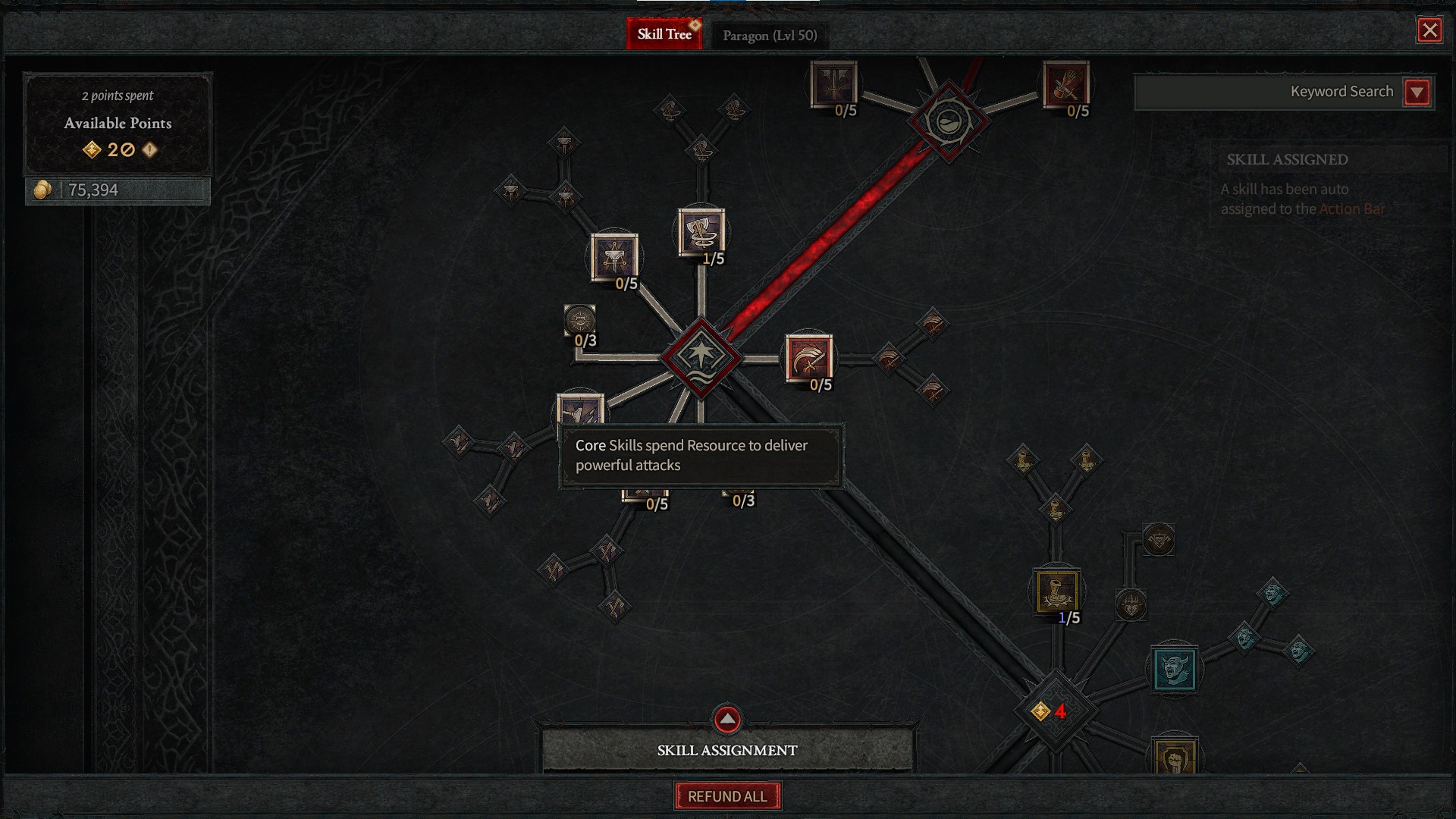The image size is (1456, 819).
Task: Select the axe skill with 1/5 rank
Action: [x=701, y=231]
